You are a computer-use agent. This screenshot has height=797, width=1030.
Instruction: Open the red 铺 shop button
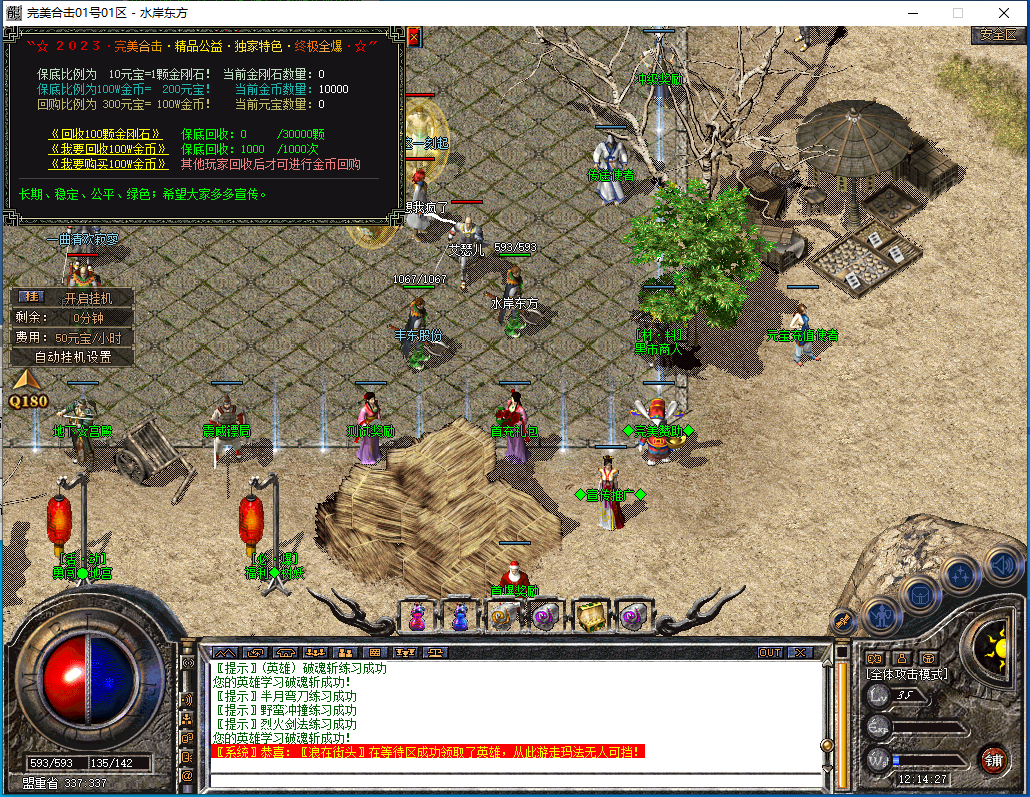pos(993,758)
